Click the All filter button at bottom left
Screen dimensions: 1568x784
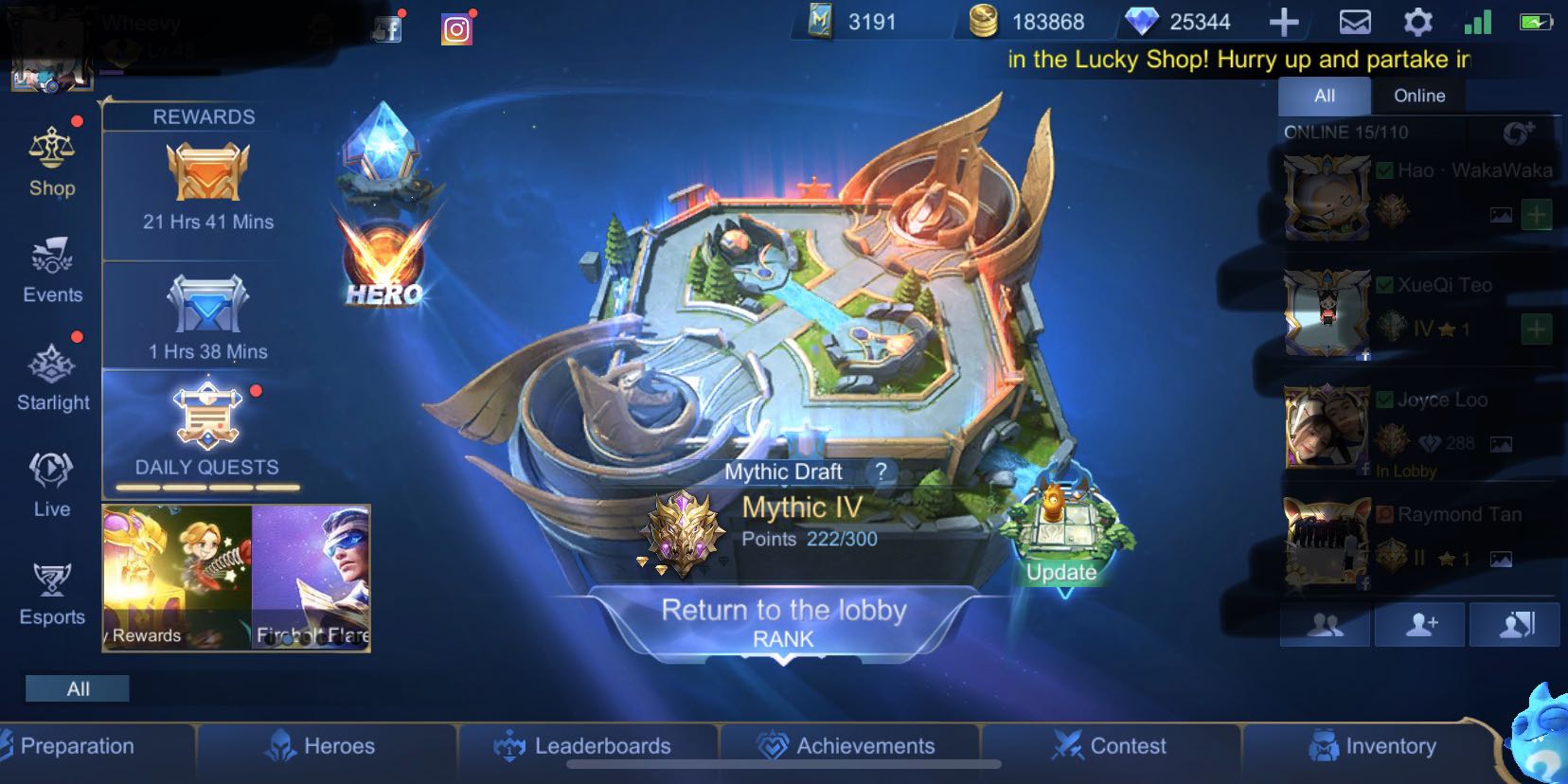pyautogui.click(x=78, y=688)
